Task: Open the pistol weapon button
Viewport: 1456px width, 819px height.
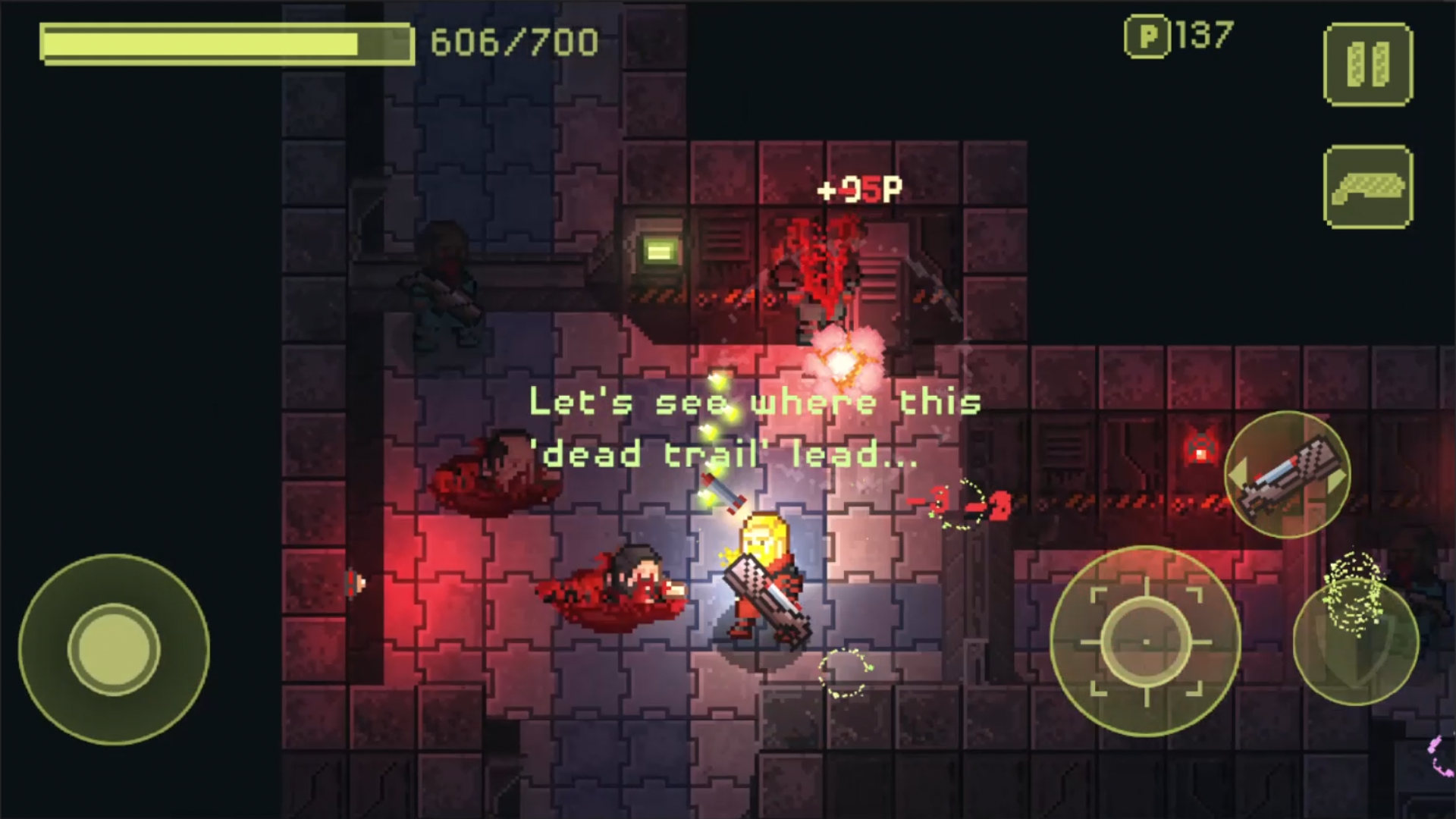Action: click(x=1368, y=187)
